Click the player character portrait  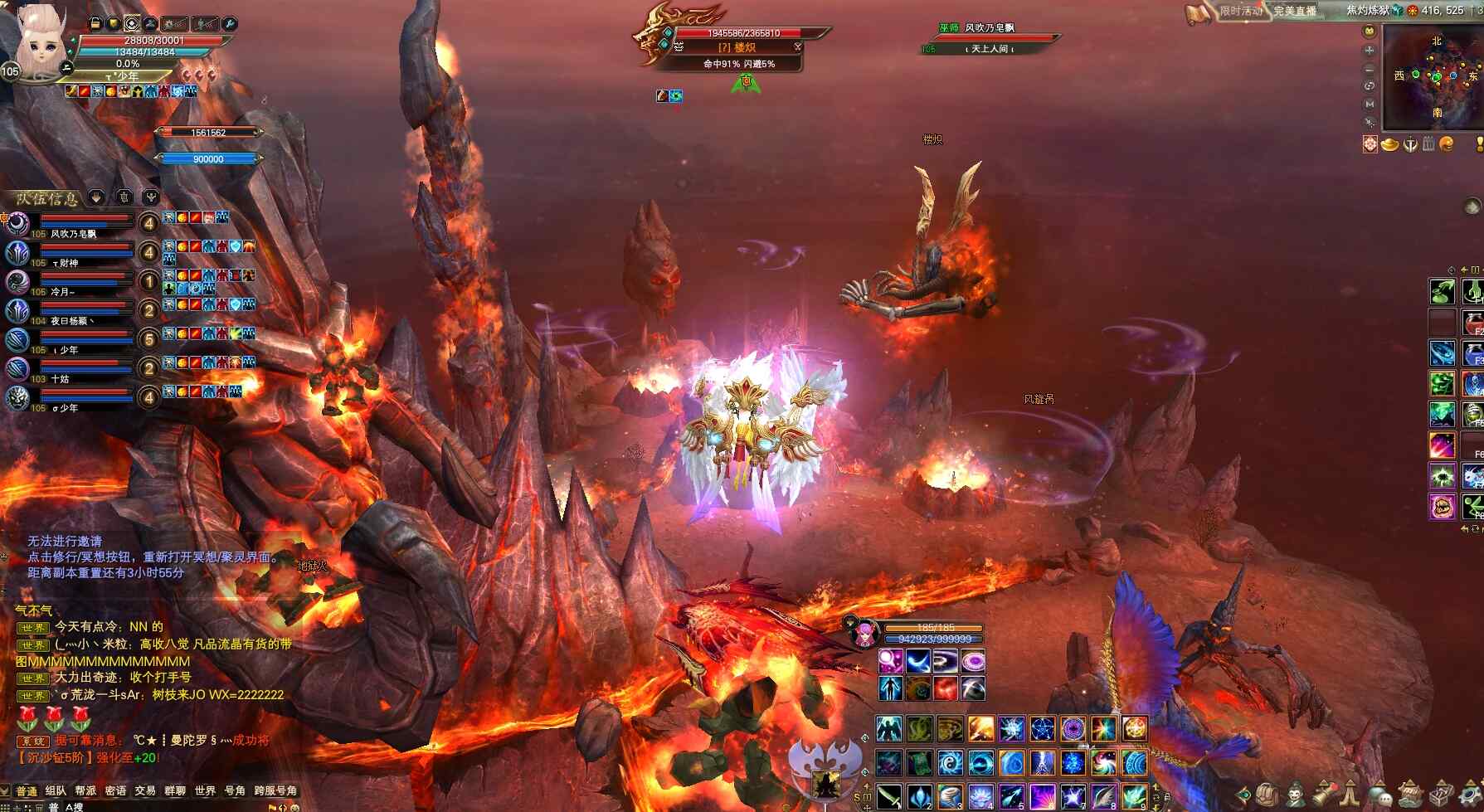click(x=38, y=43)
